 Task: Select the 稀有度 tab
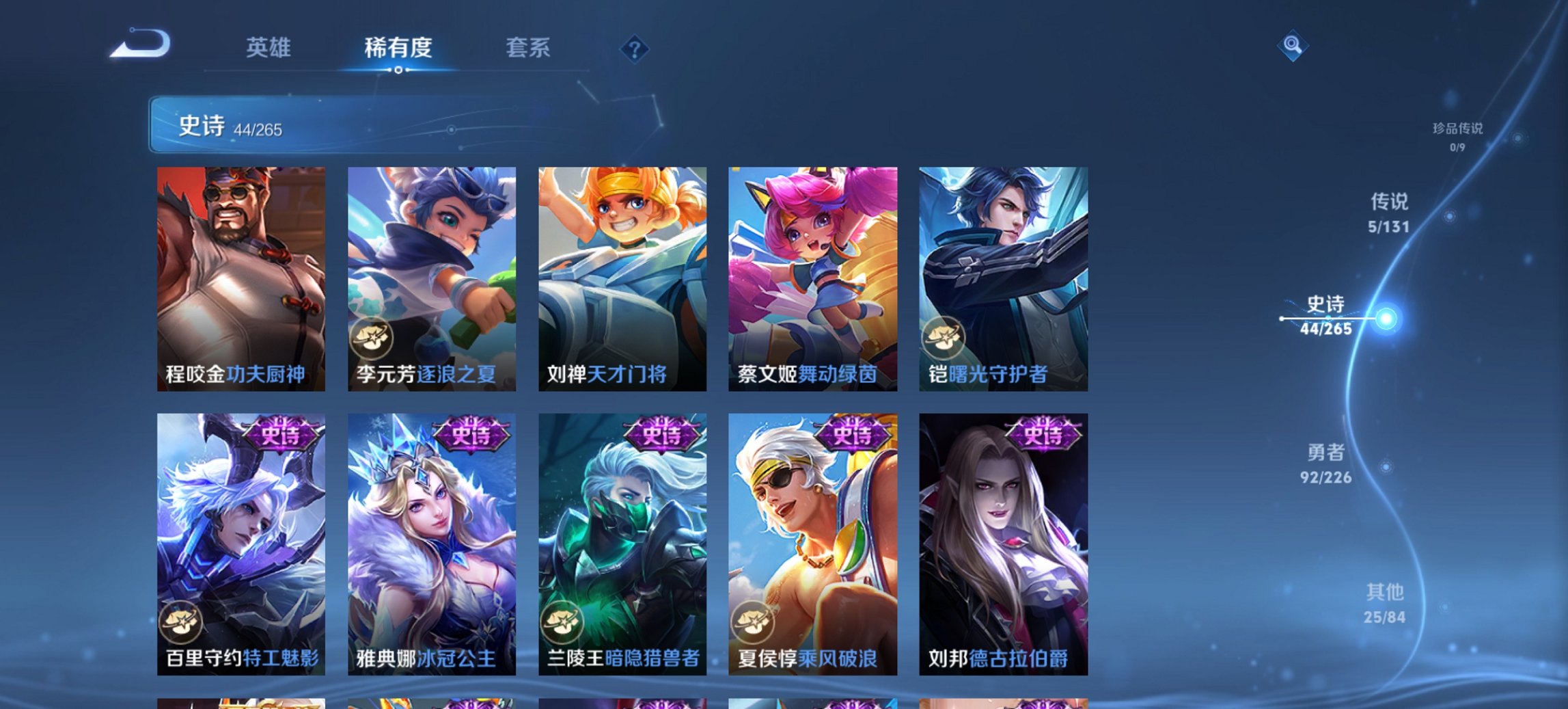click(x=400, y=49)
